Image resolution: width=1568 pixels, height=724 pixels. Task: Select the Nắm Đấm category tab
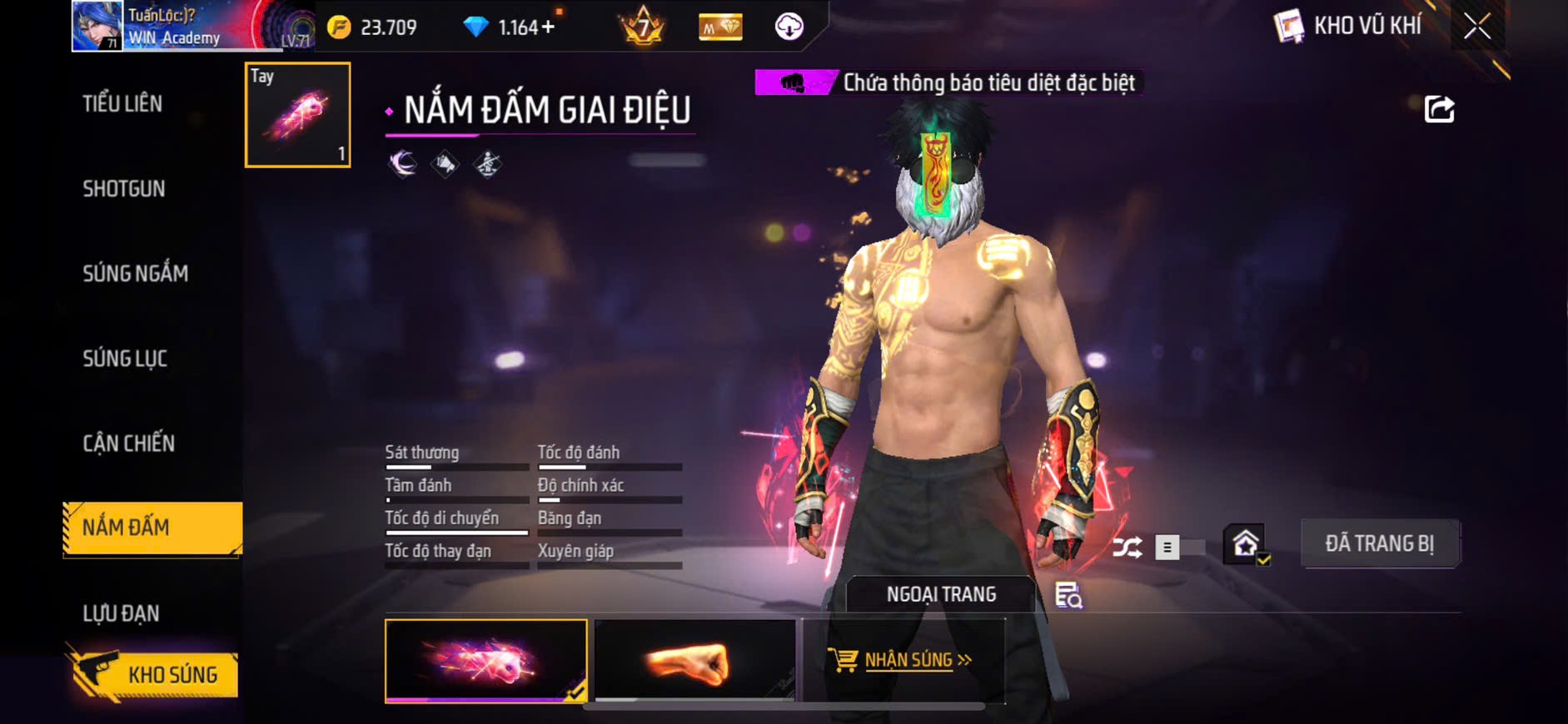(152, 528)
